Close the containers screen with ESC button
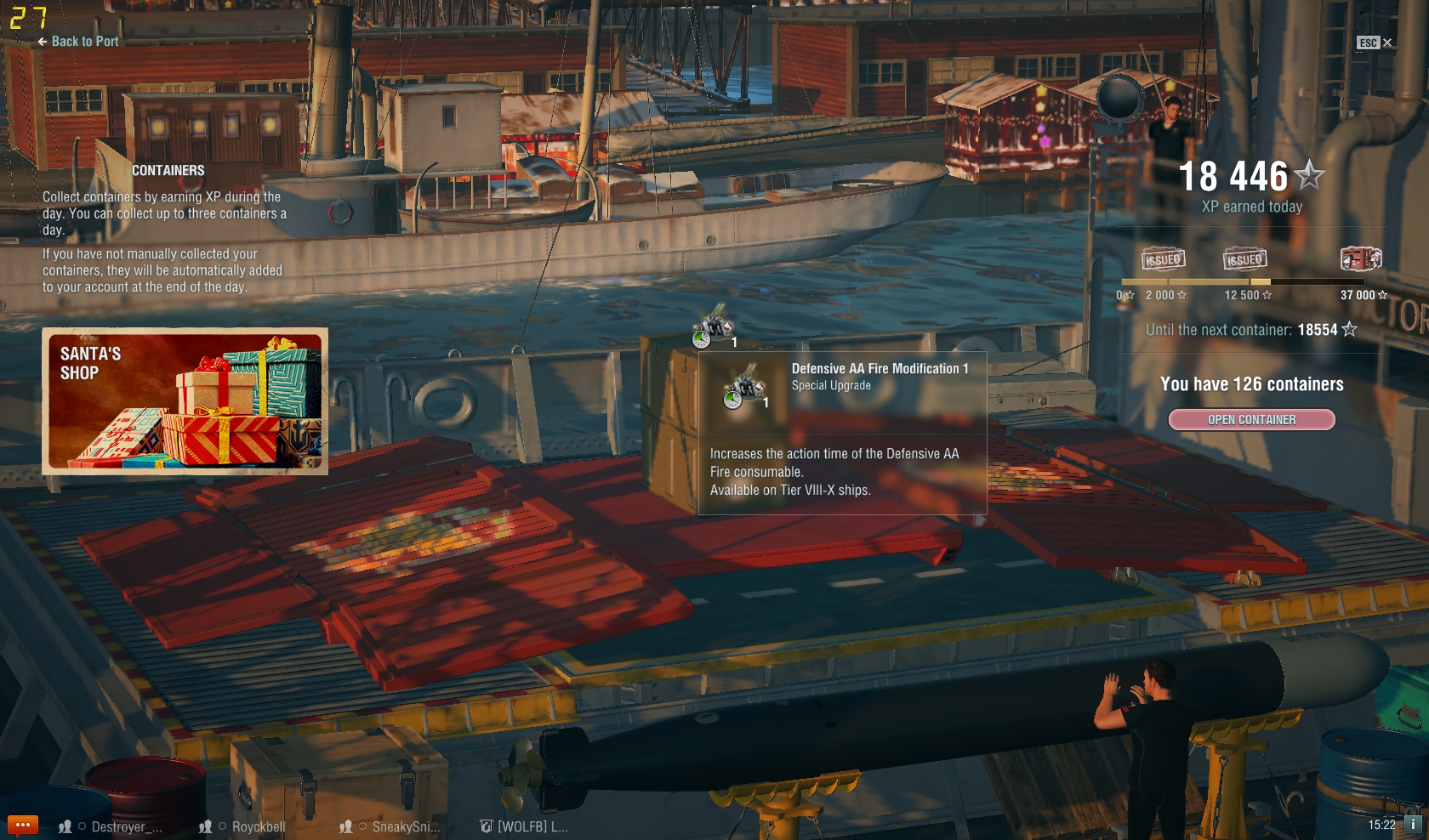 pyautogui.click(x=1374, y=43)
